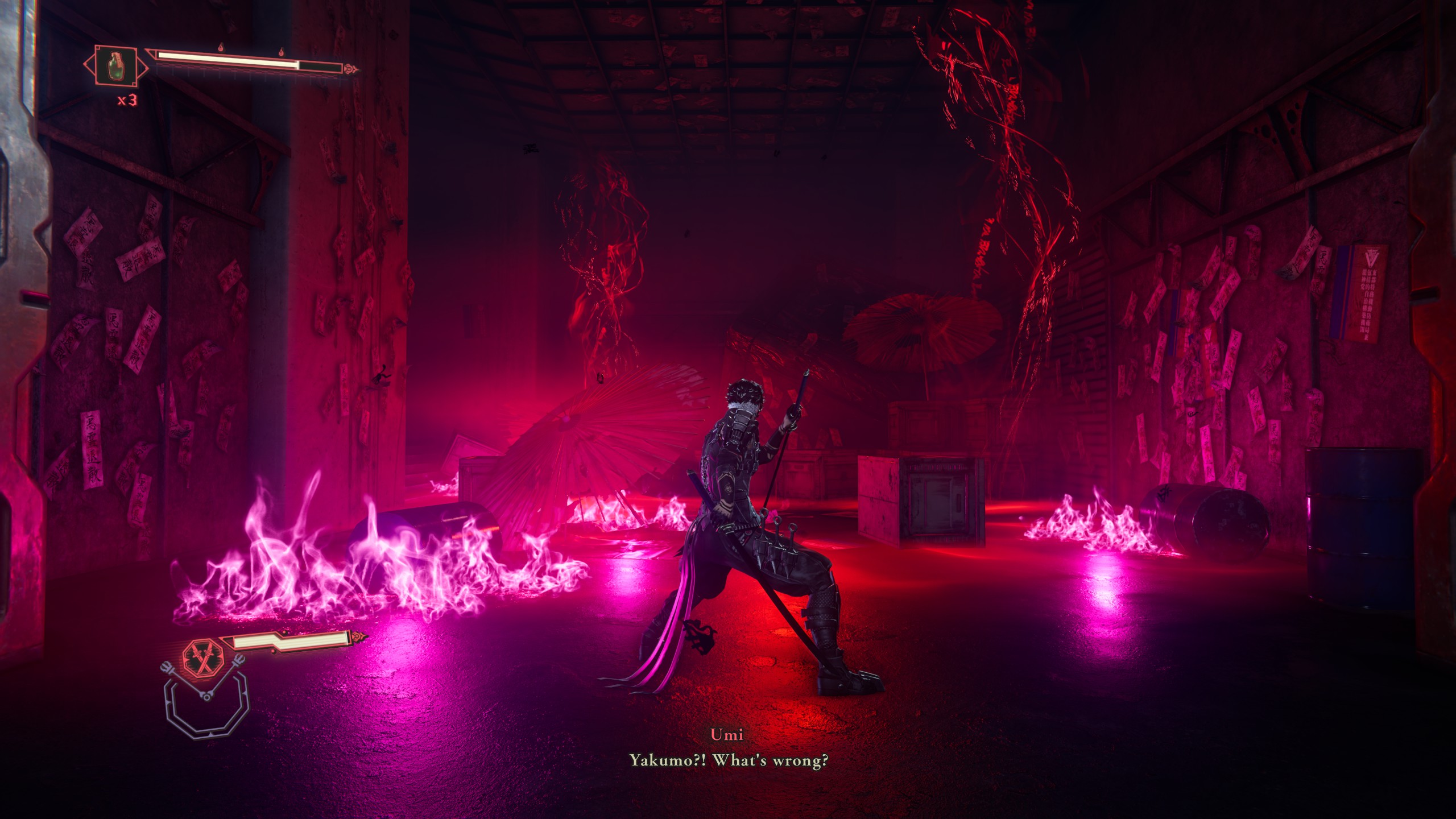Click the crossed twin swords weapon icon
The image size is (1456, 819).
[x=203, y=659]
